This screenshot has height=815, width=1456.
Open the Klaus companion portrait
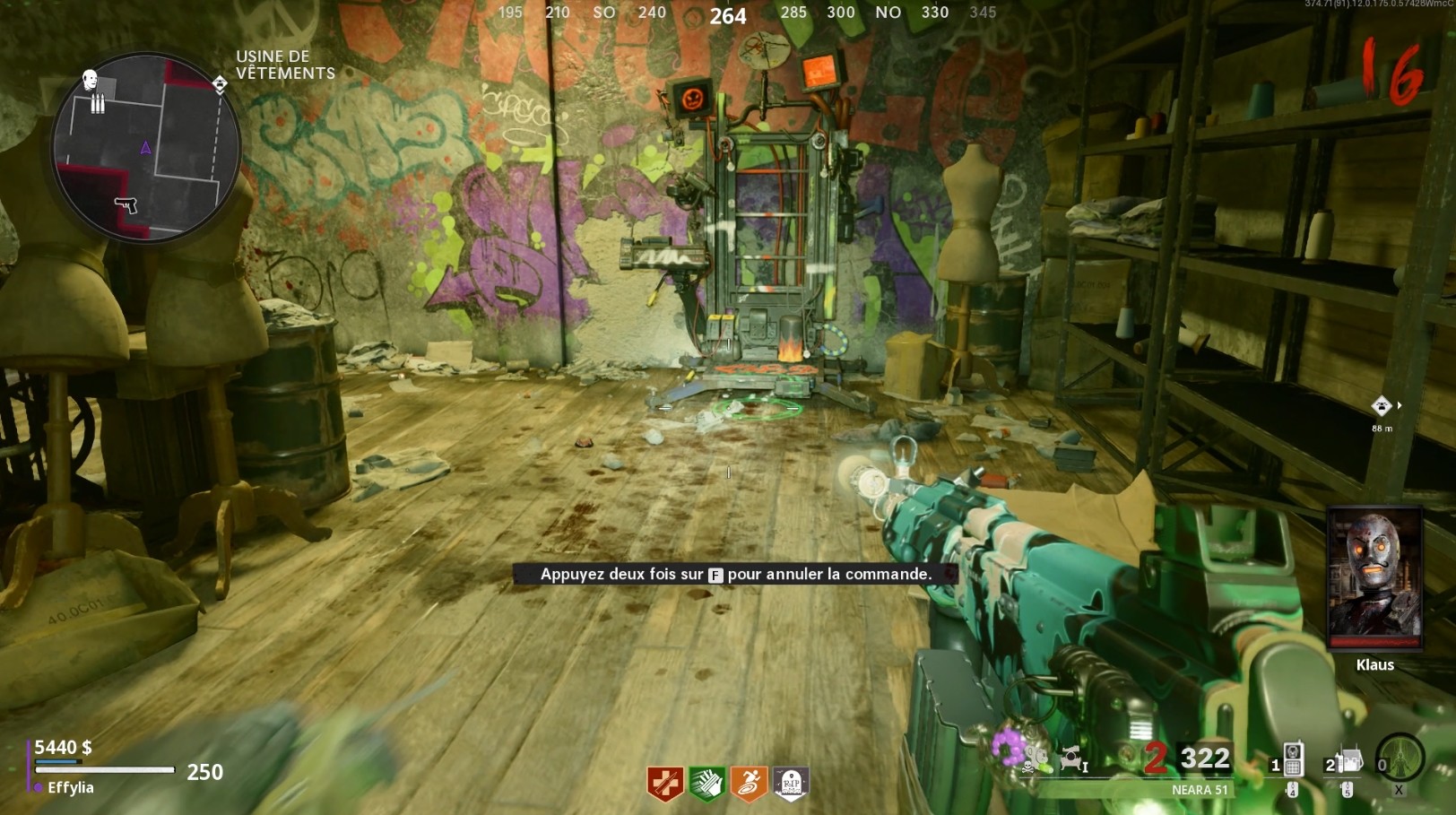(1374, 579)
